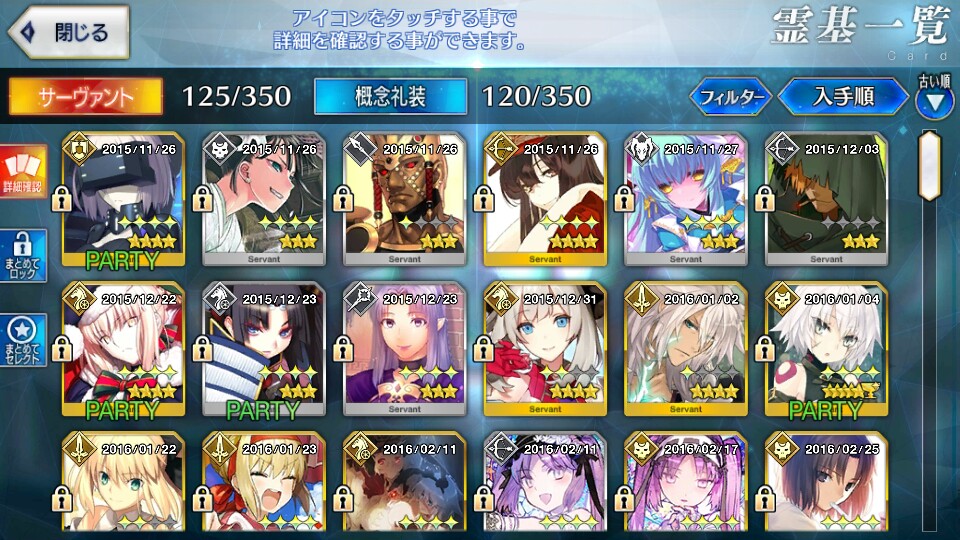Activate the まとめてセレクト bulk select button
The height and width of the screenshot is (540, 960).
pyautogui.click(x=22, y=340)
